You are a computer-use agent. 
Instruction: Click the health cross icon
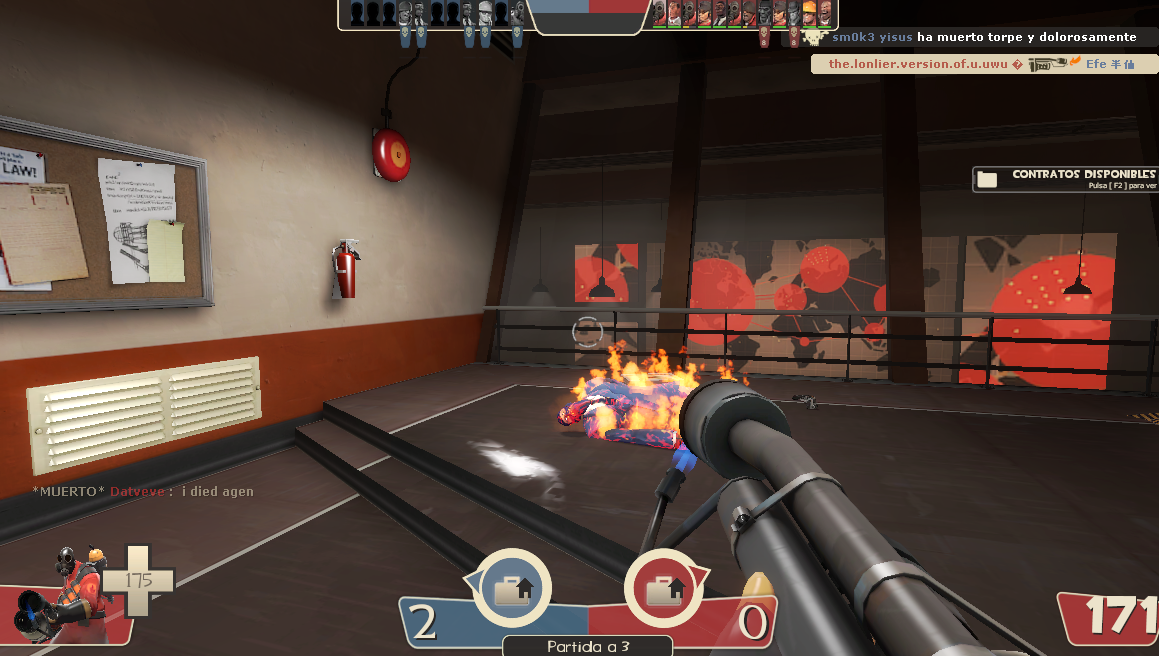pos(137,581)
